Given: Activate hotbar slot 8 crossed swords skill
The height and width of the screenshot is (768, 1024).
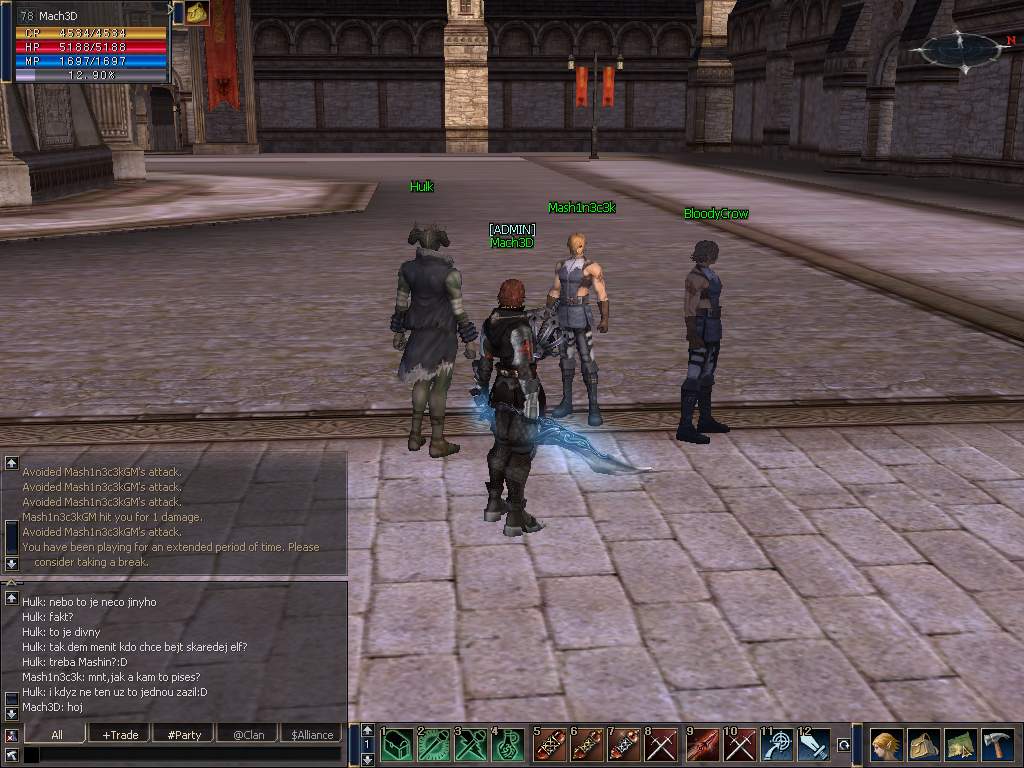Looking at the screenshot, I should (x=661, y=745).
